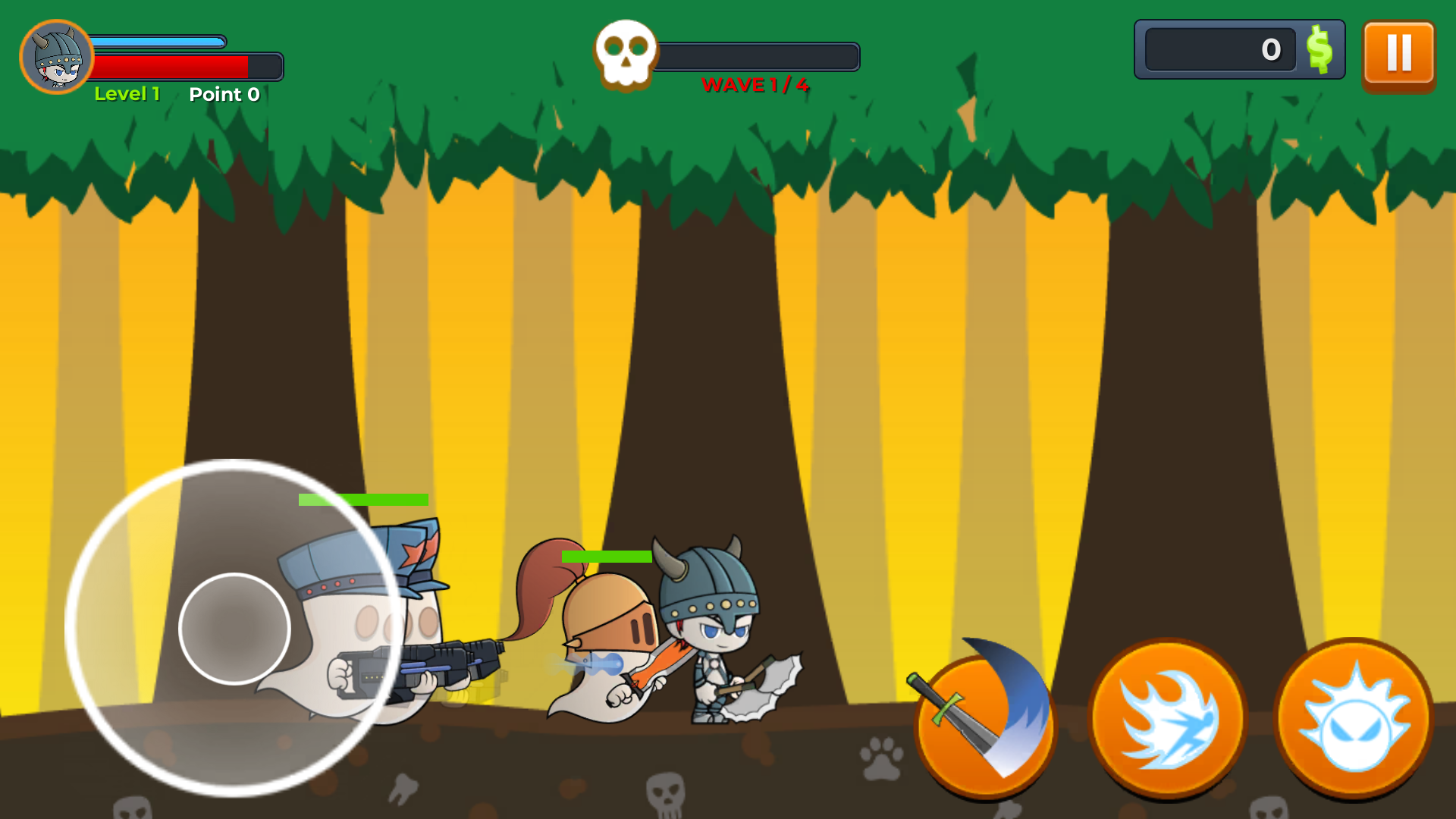
Task: Tap the sword slash attack skill
Action: (x=984, y=722)
